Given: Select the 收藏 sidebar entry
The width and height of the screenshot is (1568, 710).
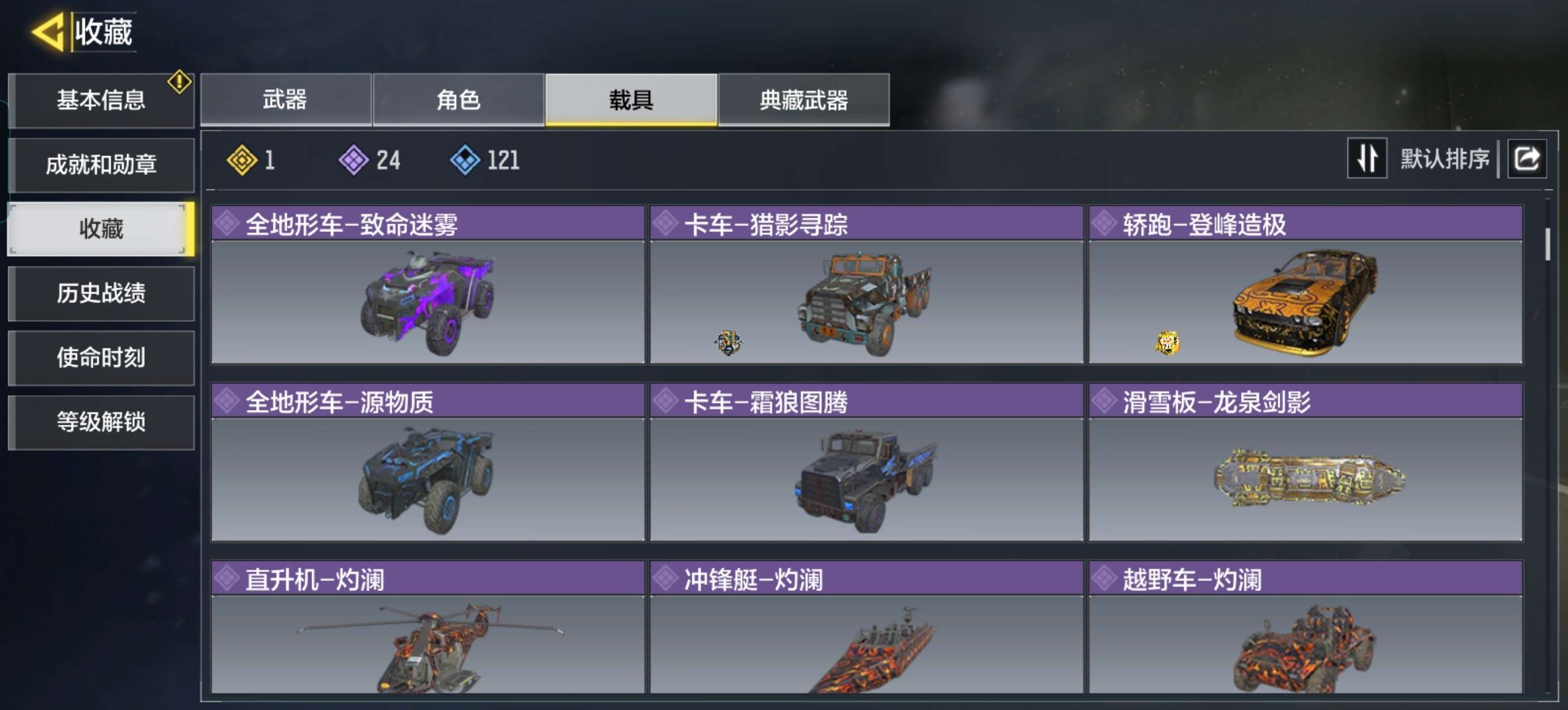Looking at the screenshot, I should point(101,229).
